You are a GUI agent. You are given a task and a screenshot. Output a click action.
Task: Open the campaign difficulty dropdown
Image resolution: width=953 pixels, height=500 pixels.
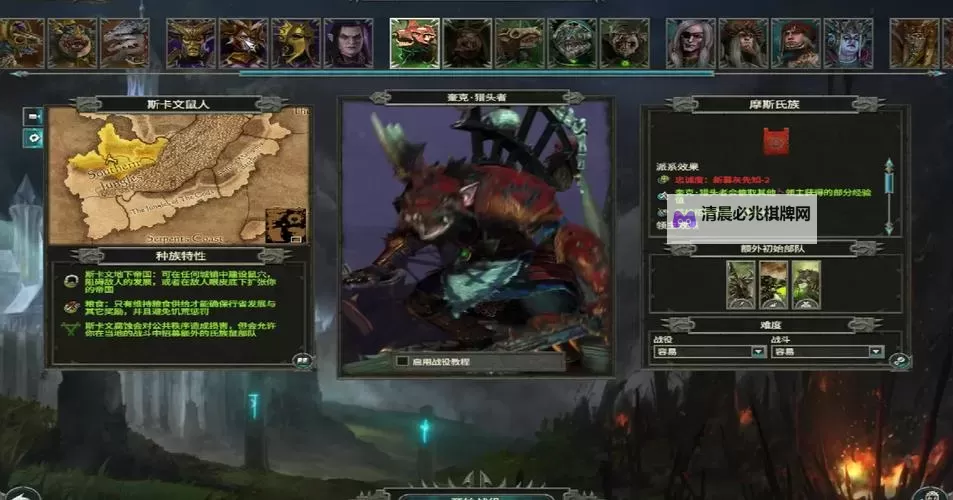[x=759, y=352]
